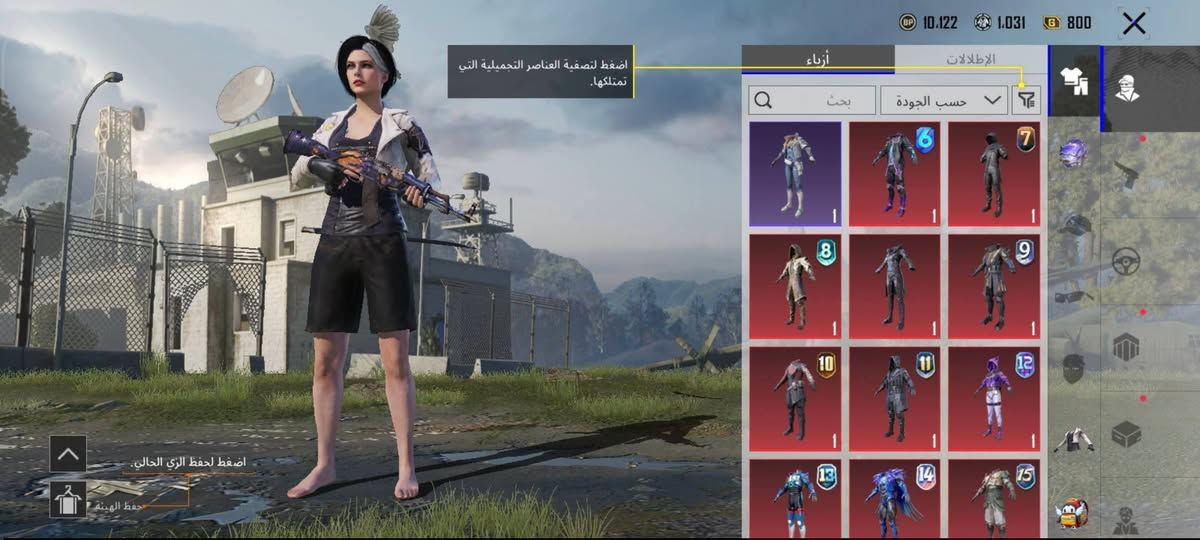Open the pistol weapons category
1200x540 pixels.
[x=1126, y=174]
